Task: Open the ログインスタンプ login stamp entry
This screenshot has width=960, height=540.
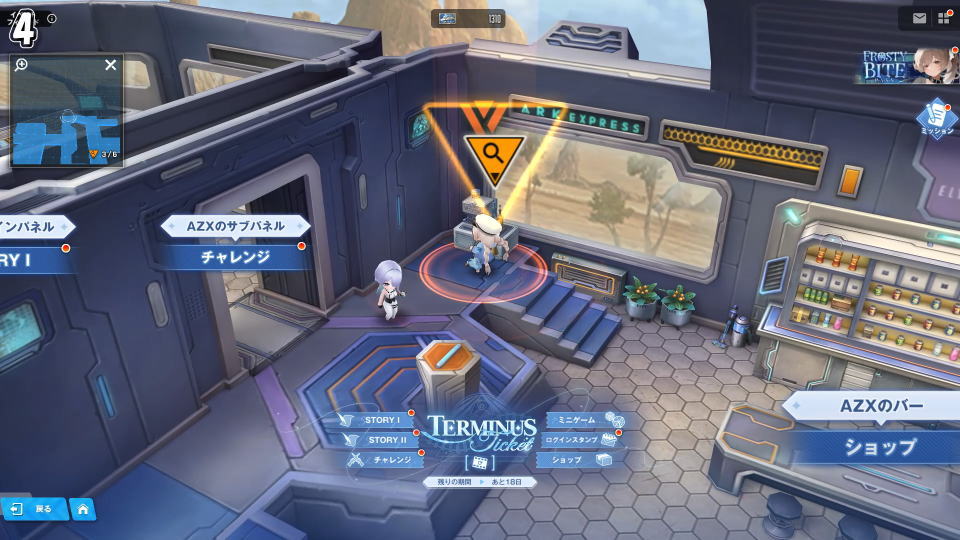Action: point(572,440)
